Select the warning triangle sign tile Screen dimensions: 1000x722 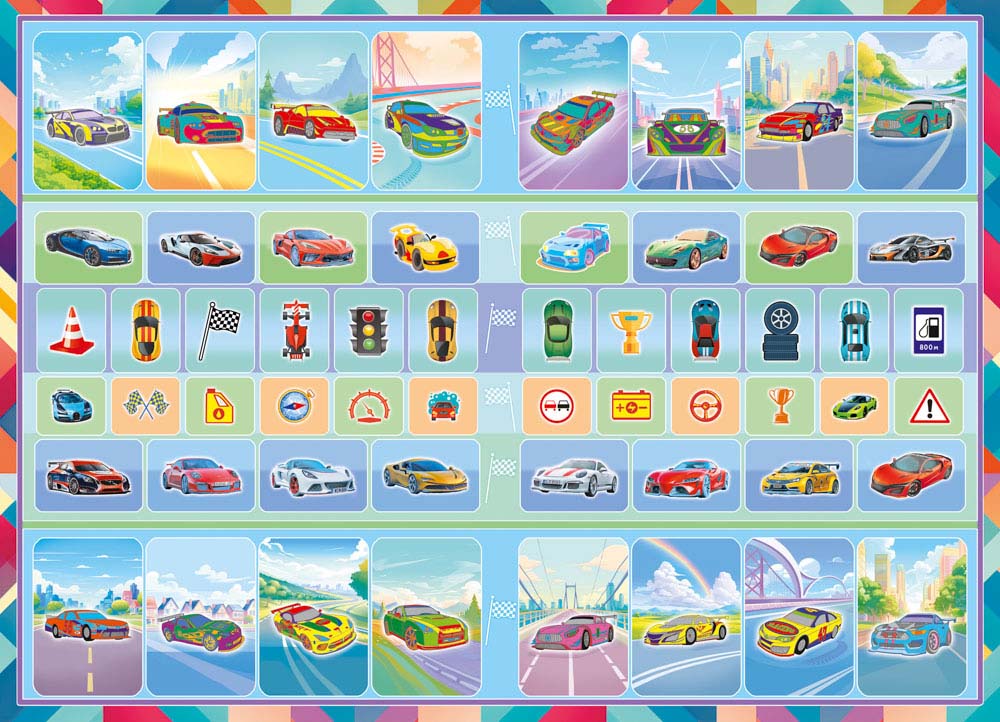click(x=928, y=405)
